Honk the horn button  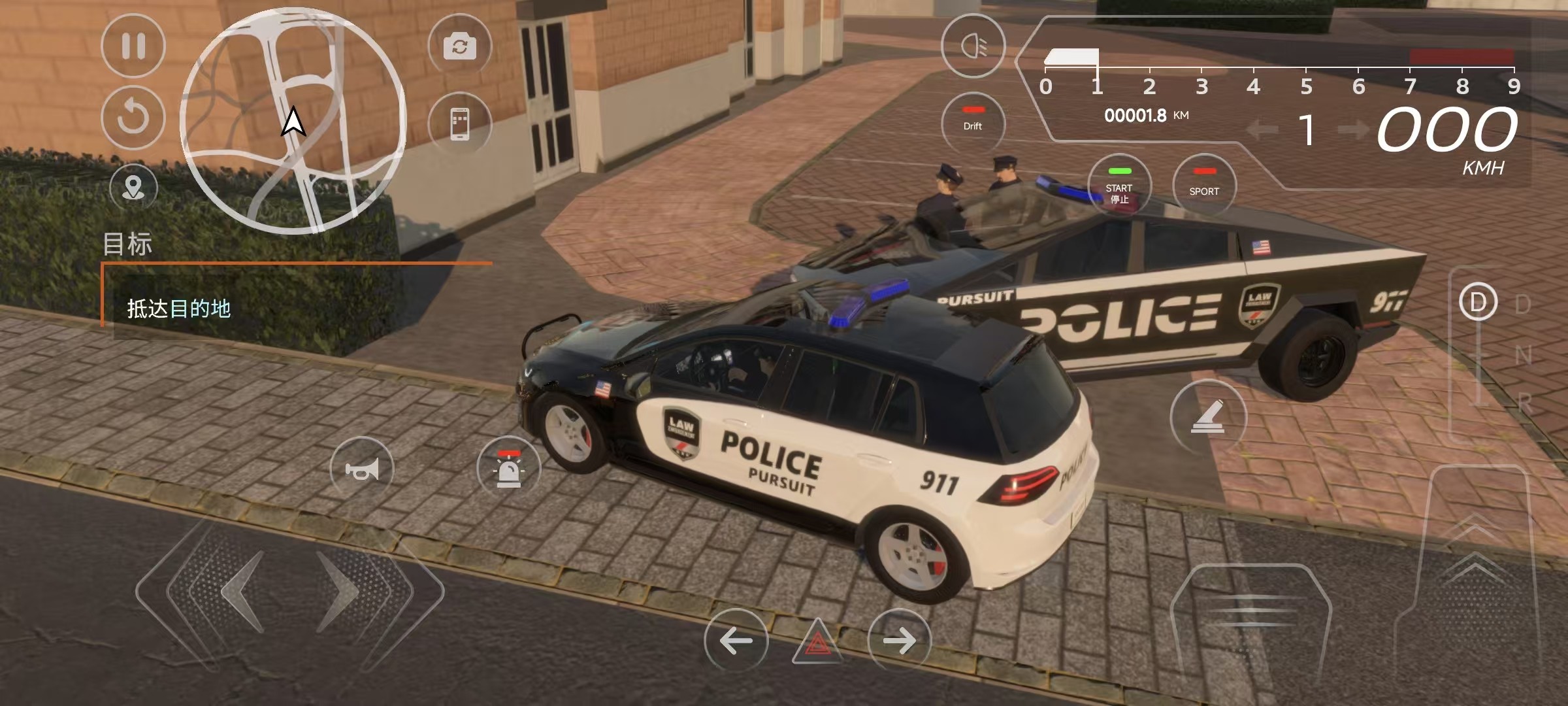(362, 469)
